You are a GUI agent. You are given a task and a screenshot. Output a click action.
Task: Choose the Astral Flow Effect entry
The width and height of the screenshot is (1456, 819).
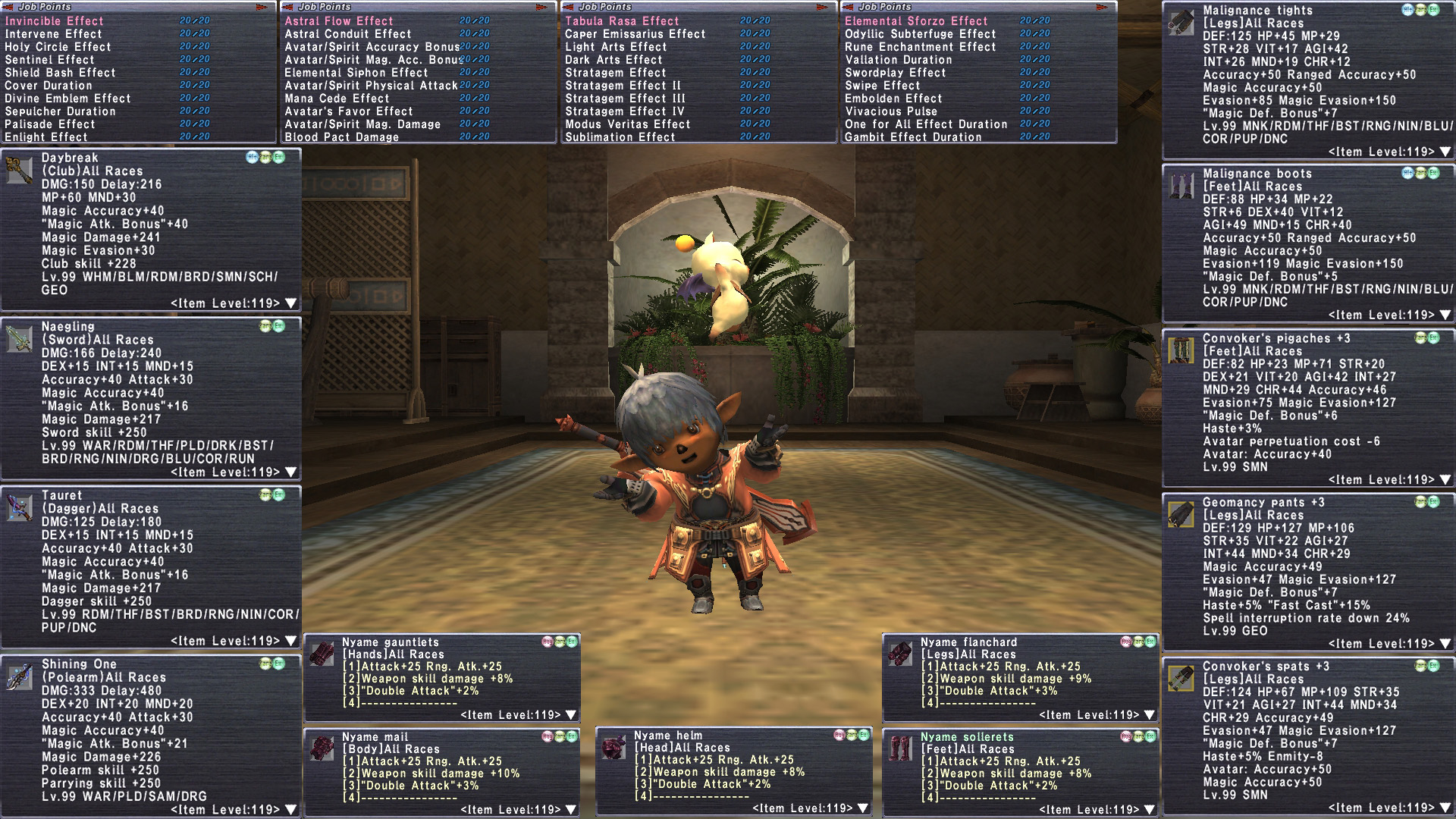coord(339,21)
